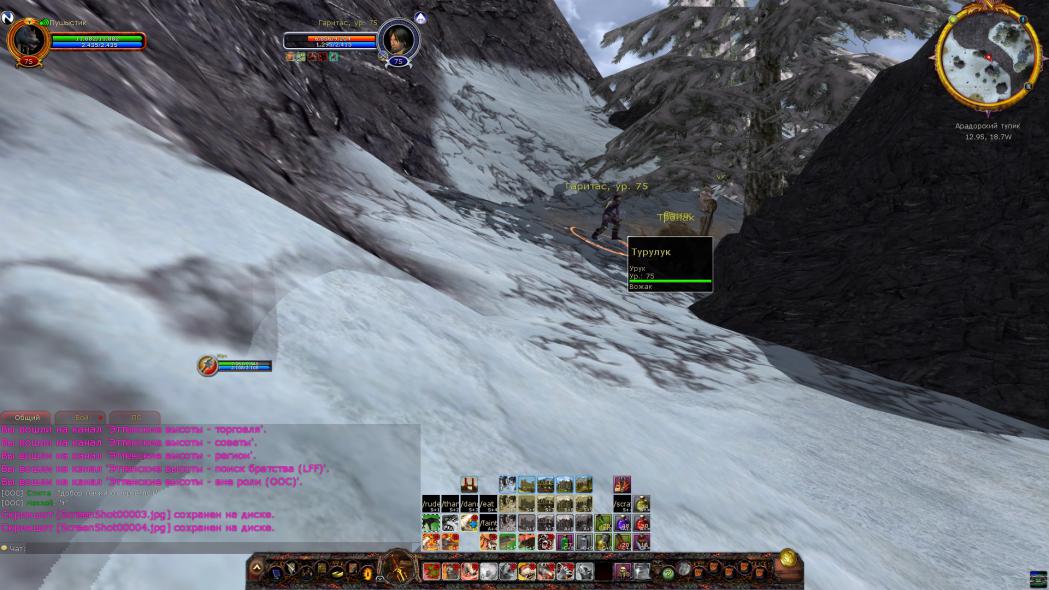Activate the black wolf skill quickslot
The height and width of the screenshot is (590, 1049).
click(431, 523)
